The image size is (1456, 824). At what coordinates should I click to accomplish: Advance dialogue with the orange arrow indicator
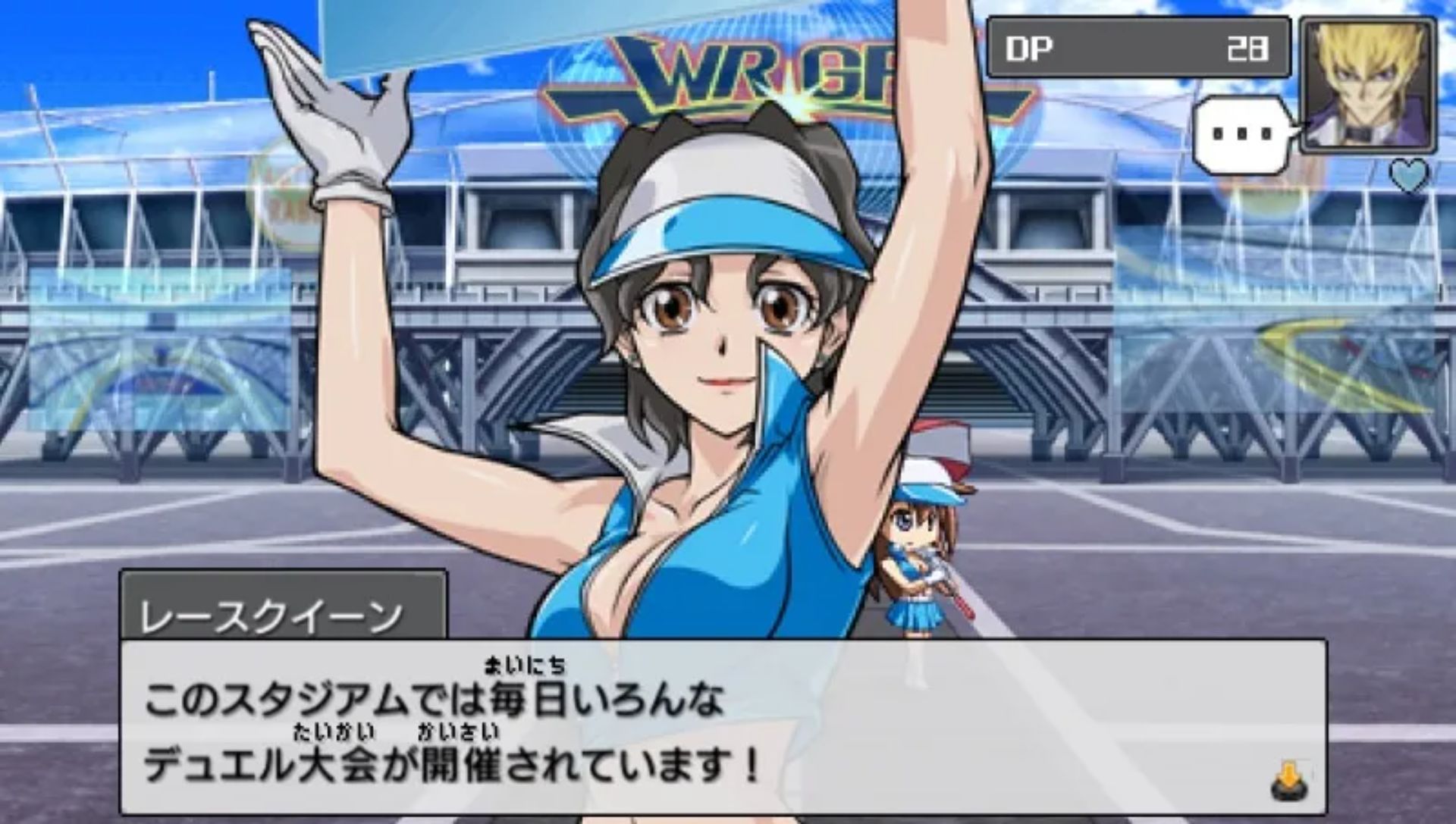pos(1290,782)
